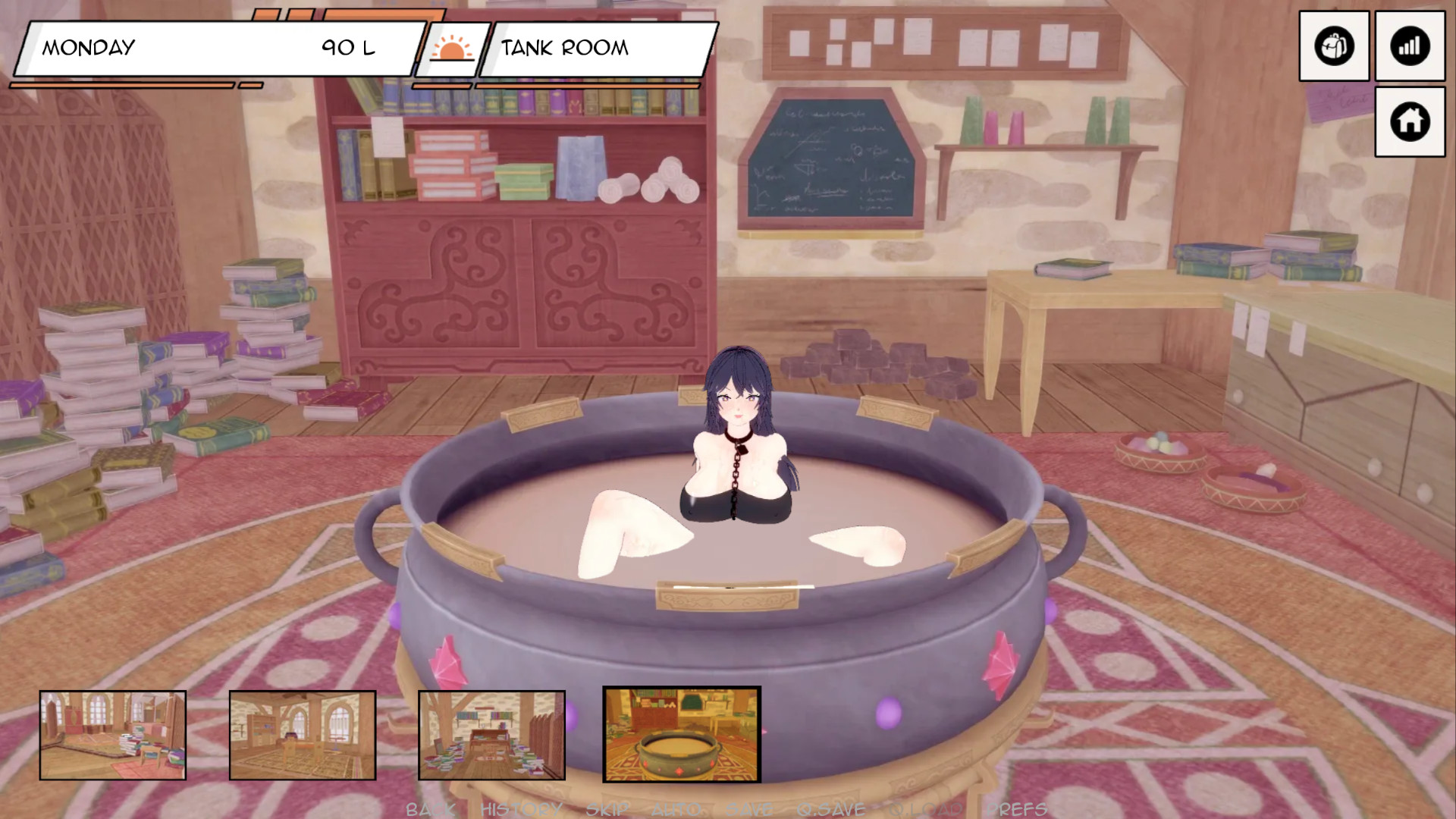The width and height of the screenshot is (1456, 819).
Task: Activate Skip in the quick menu
Action: pos(607,809)
